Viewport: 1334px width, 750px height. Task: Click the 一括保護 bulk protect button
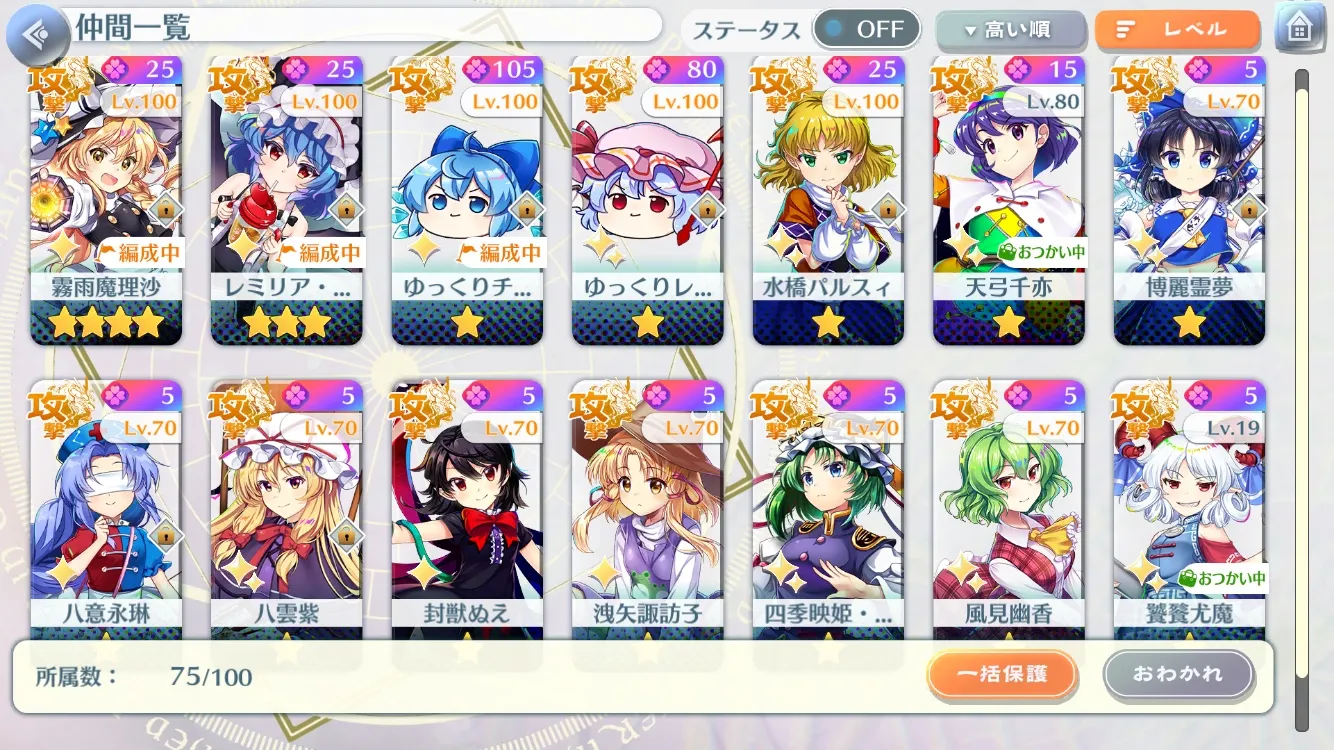[x=1002, y=675]
